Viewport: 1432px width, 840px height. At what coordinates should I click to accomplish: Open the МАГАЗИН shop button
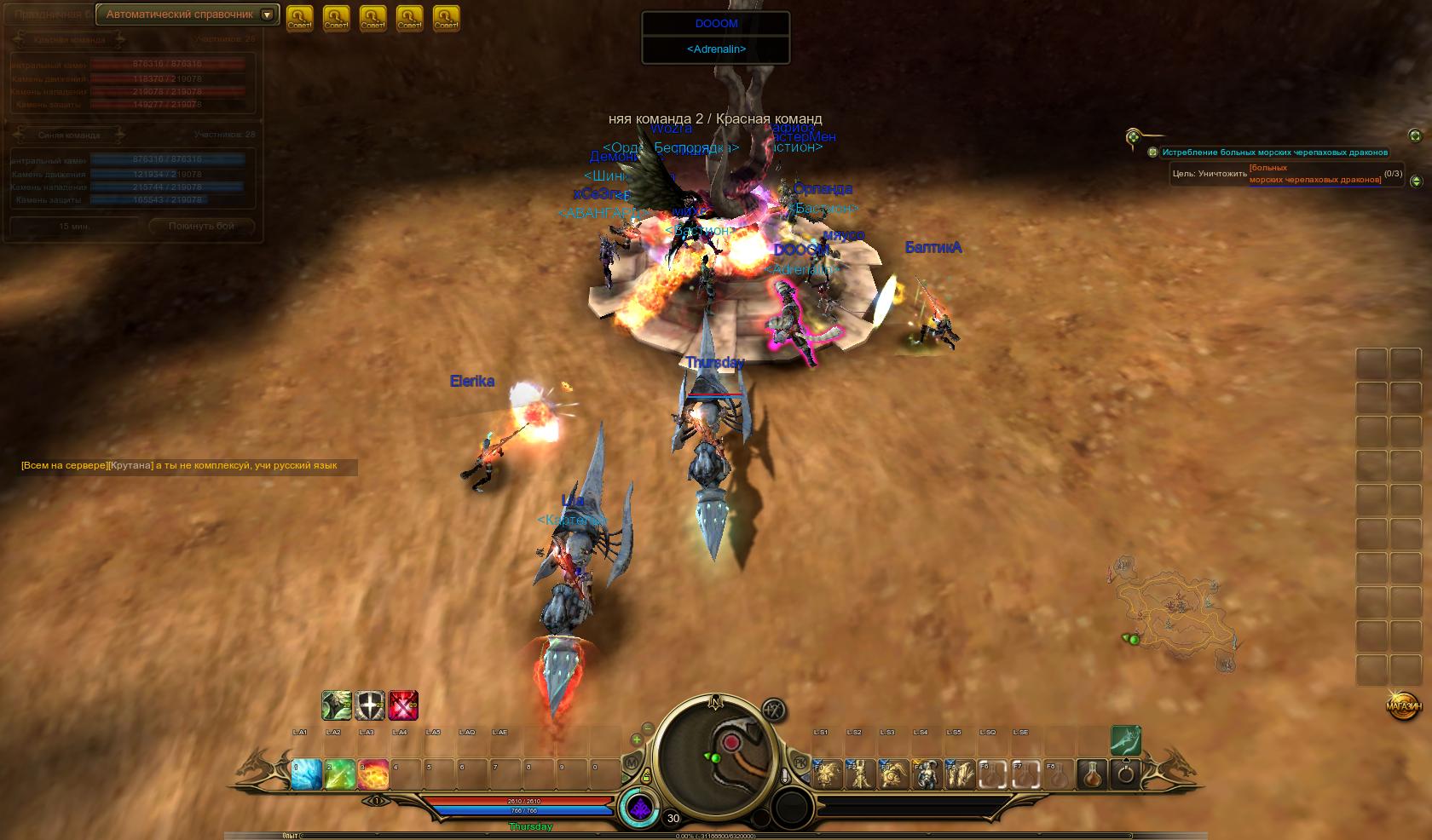pyautogui.click(x=1403, y=706)
